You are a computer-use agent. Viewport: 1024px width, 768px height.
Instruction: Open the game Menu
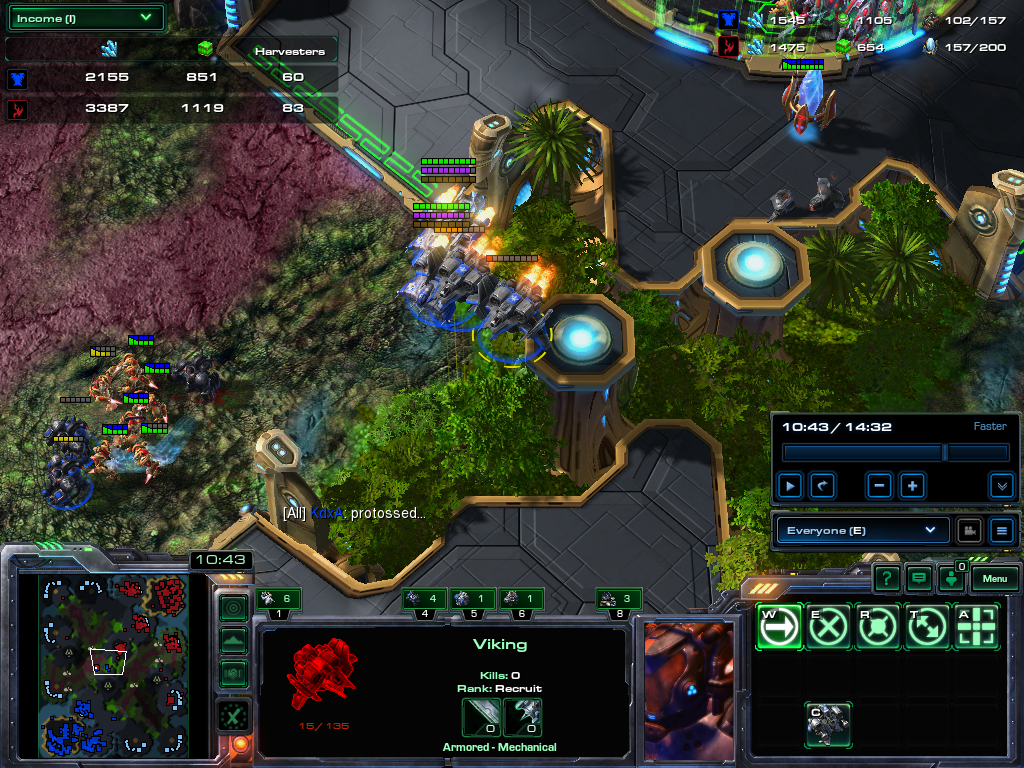point(994,578)
